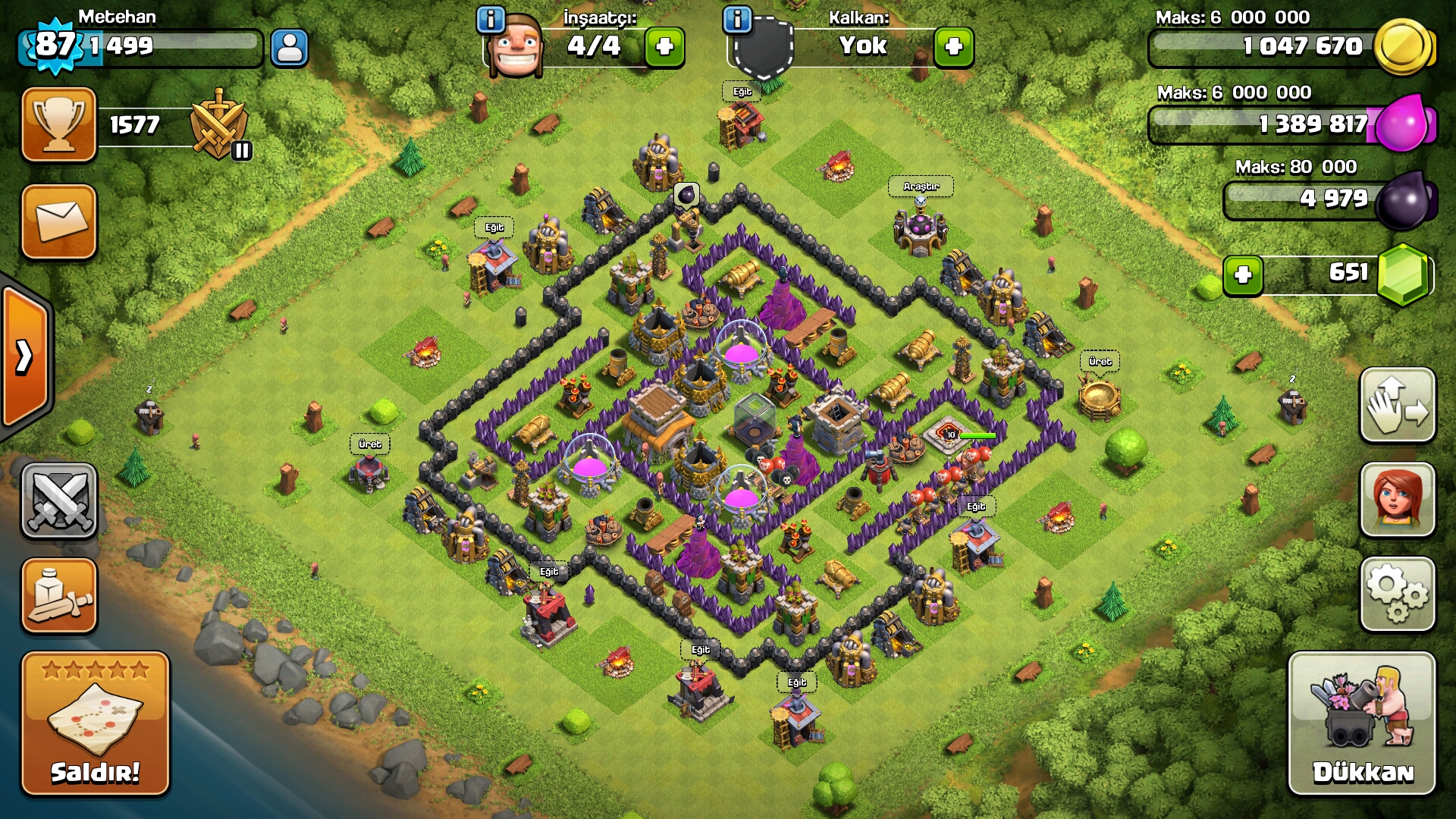
Task: Open the player profile button
Action: pyautogui.click(x=289, y=48)
